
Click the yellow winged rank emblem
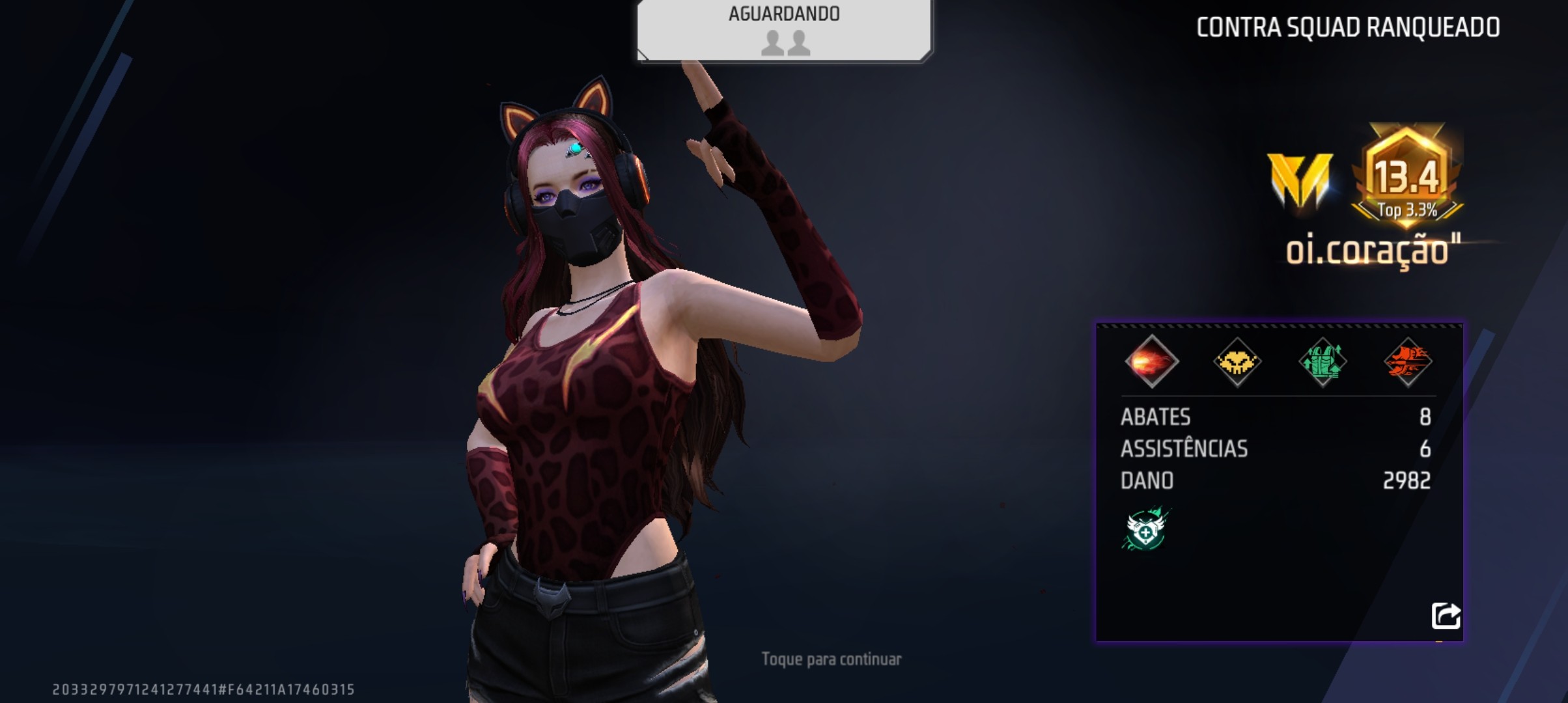pos(1300,180)
